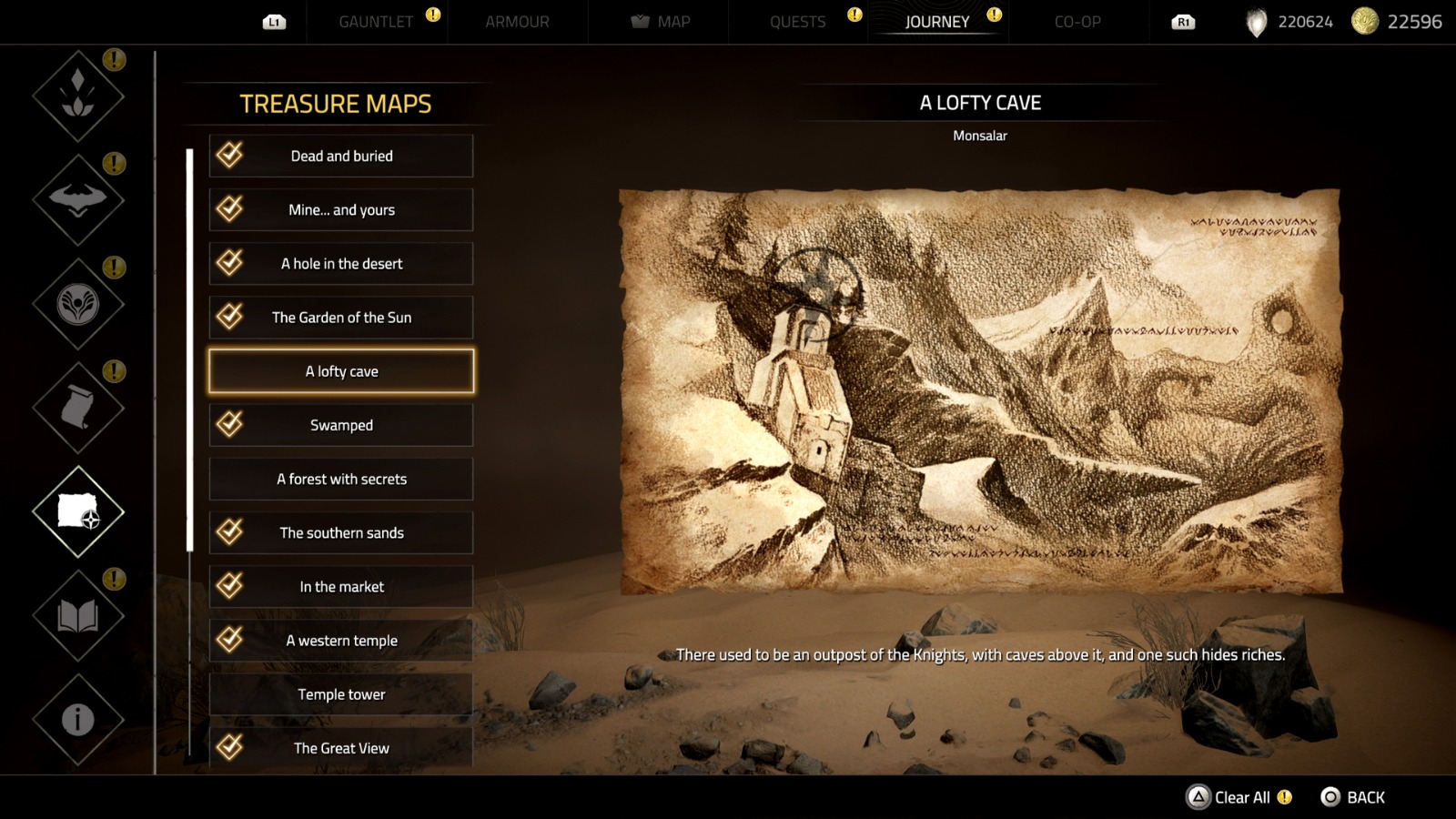Toggle the checkmark on Dead and buried
Image resolution: width=1456 pixels, height=819 pixels.
click(x=230, y=156)
